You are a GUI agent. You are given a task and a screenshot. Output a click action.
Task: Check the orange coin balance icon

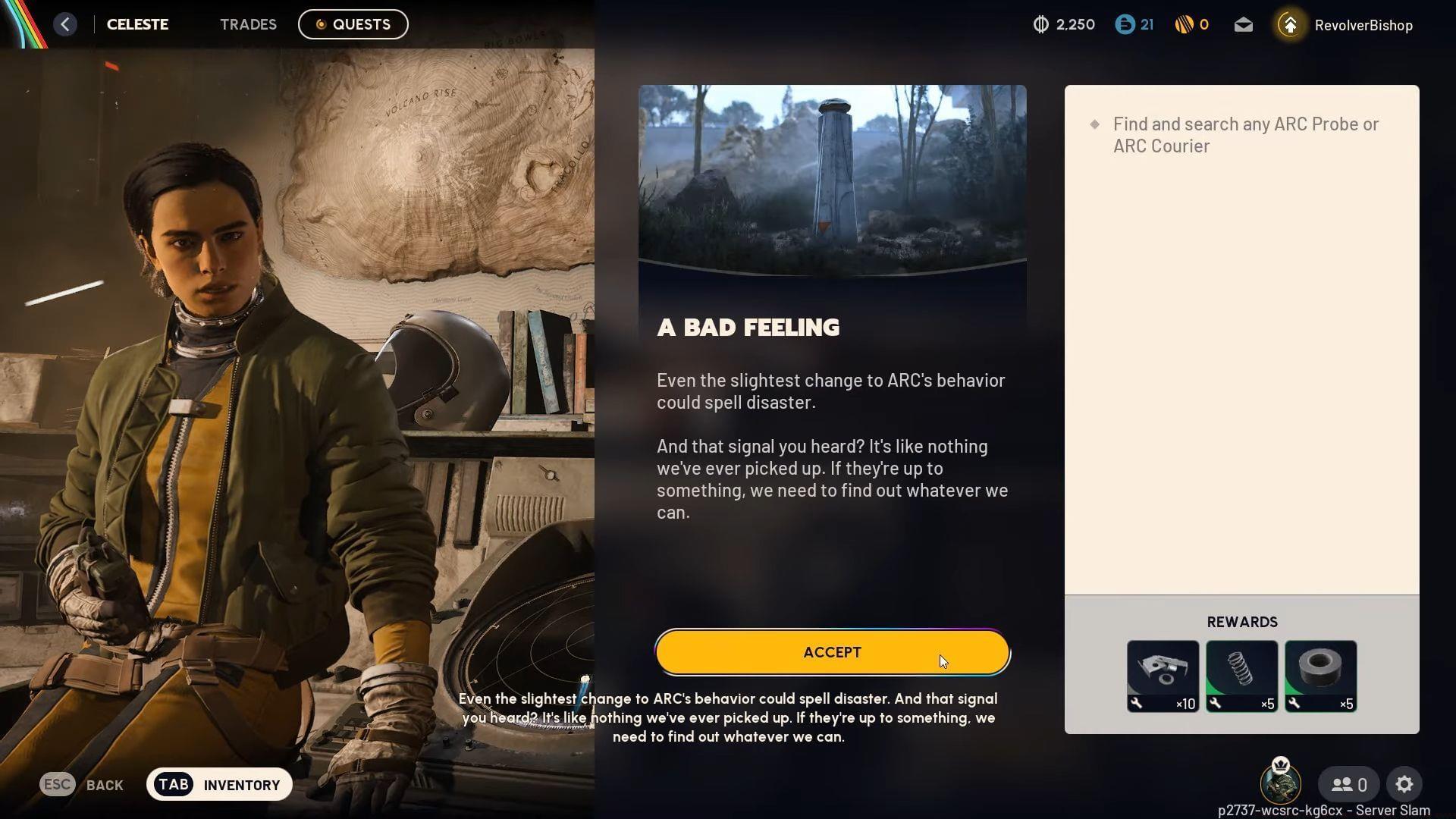click(x=1184, y=24)
